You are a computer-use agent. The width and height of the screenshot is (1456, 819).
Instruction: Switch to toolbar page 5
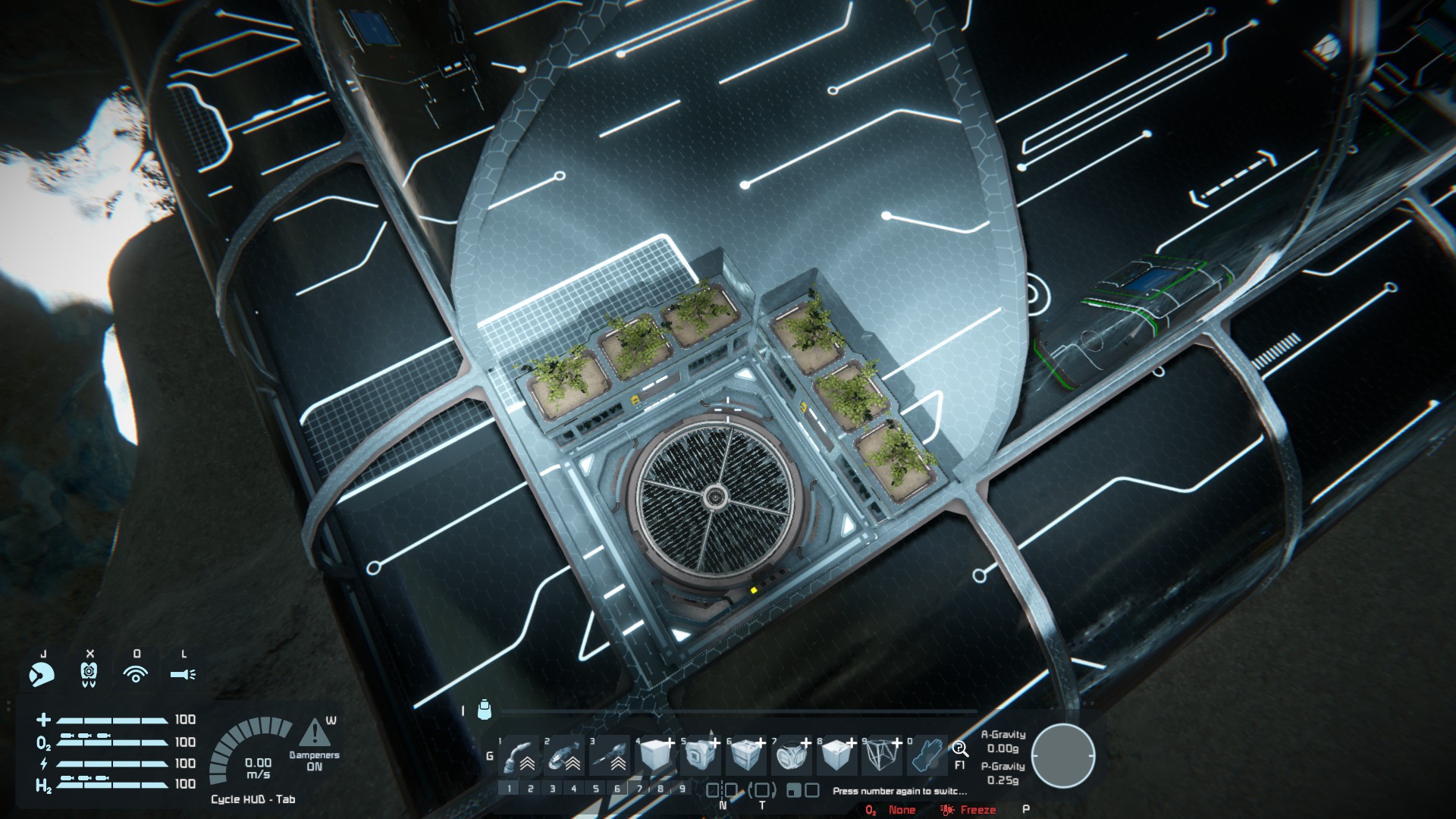pyautogui.click(x=595, y=789)
